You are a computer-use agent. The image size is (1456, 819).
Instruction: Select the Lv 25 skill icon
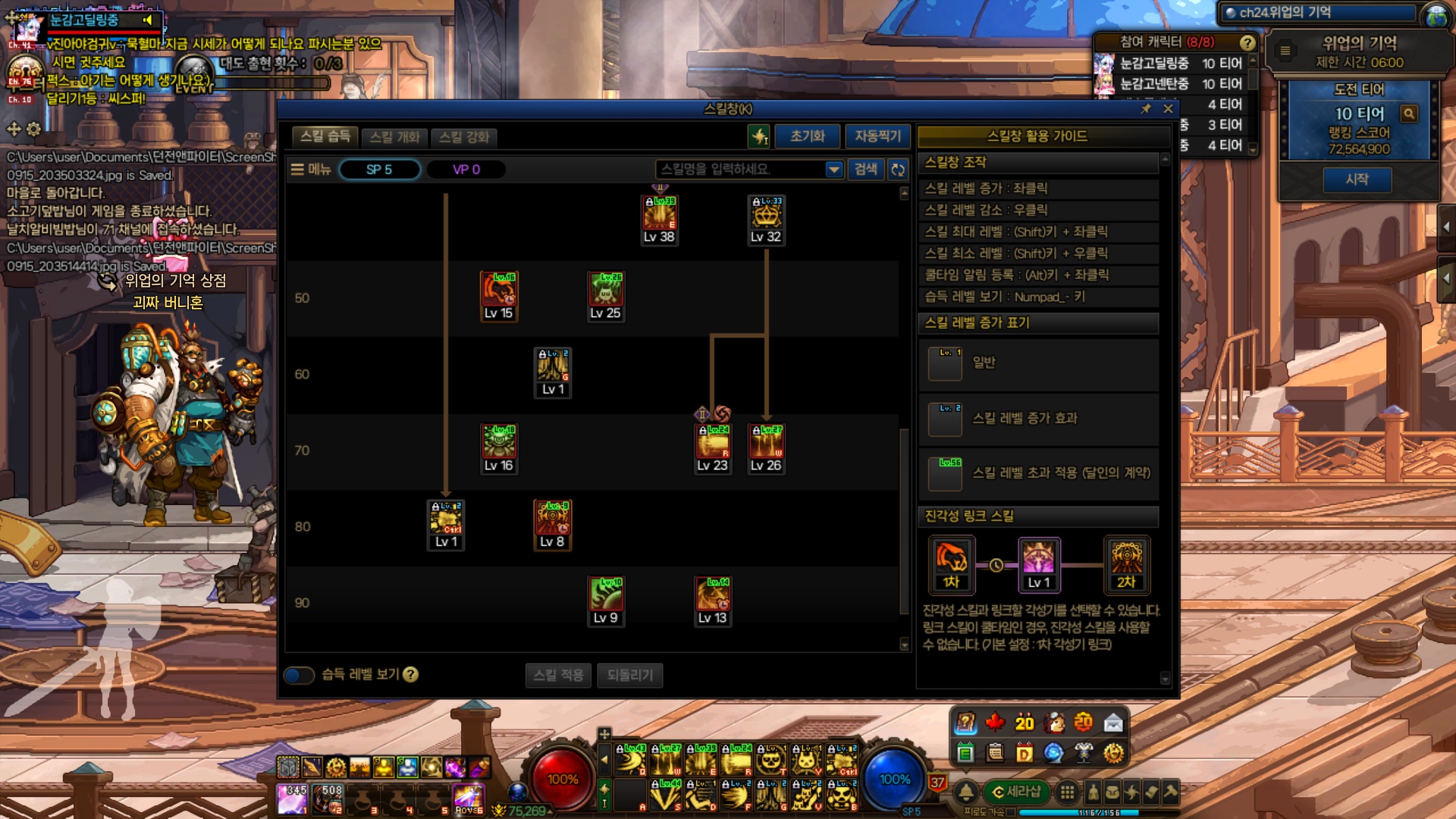[606, 290]
